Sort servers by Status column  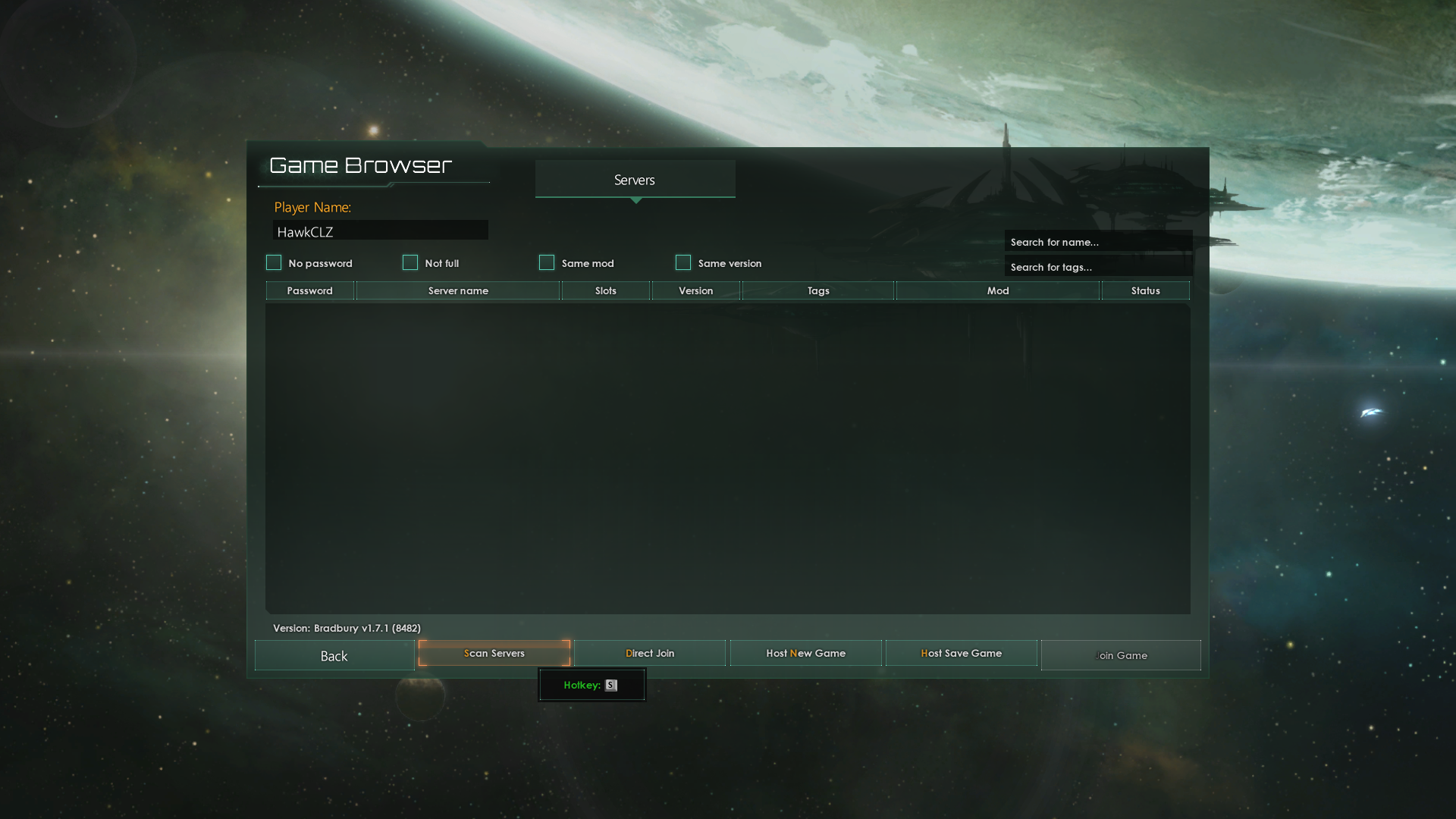(1145, 290)
